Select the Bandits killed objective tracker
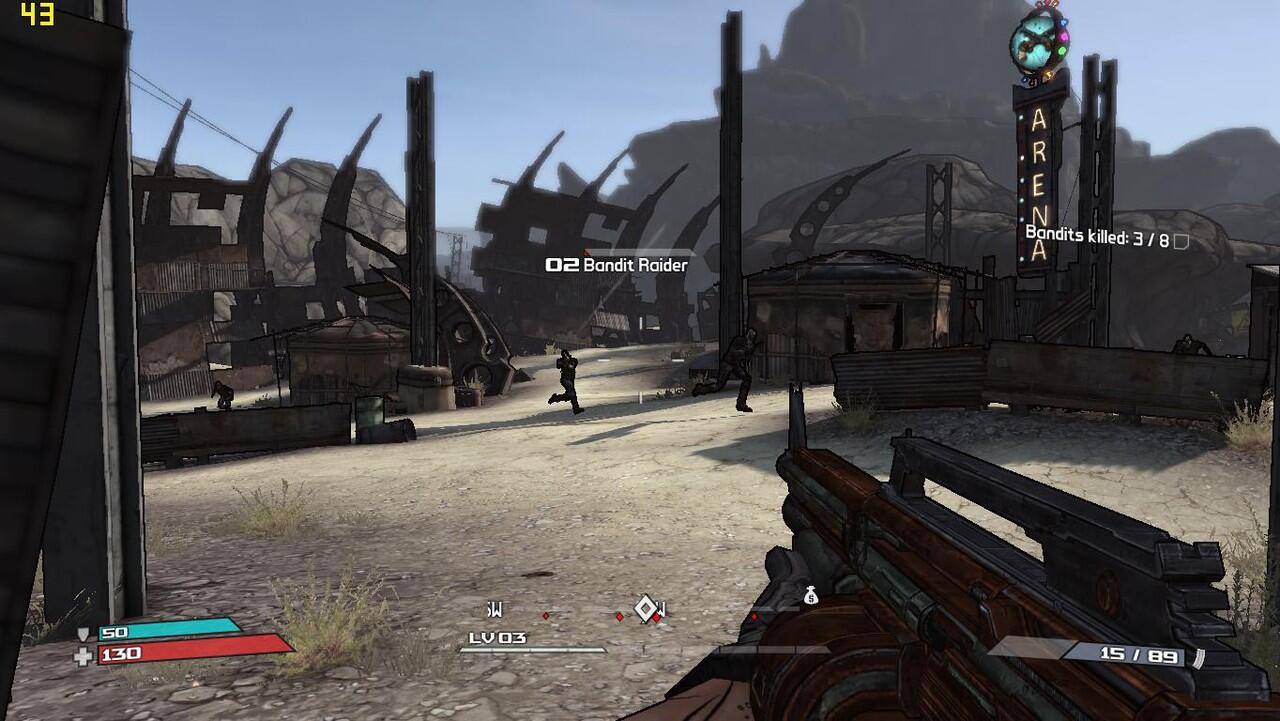1280x721 pixels. click(x=1097, y=240)
